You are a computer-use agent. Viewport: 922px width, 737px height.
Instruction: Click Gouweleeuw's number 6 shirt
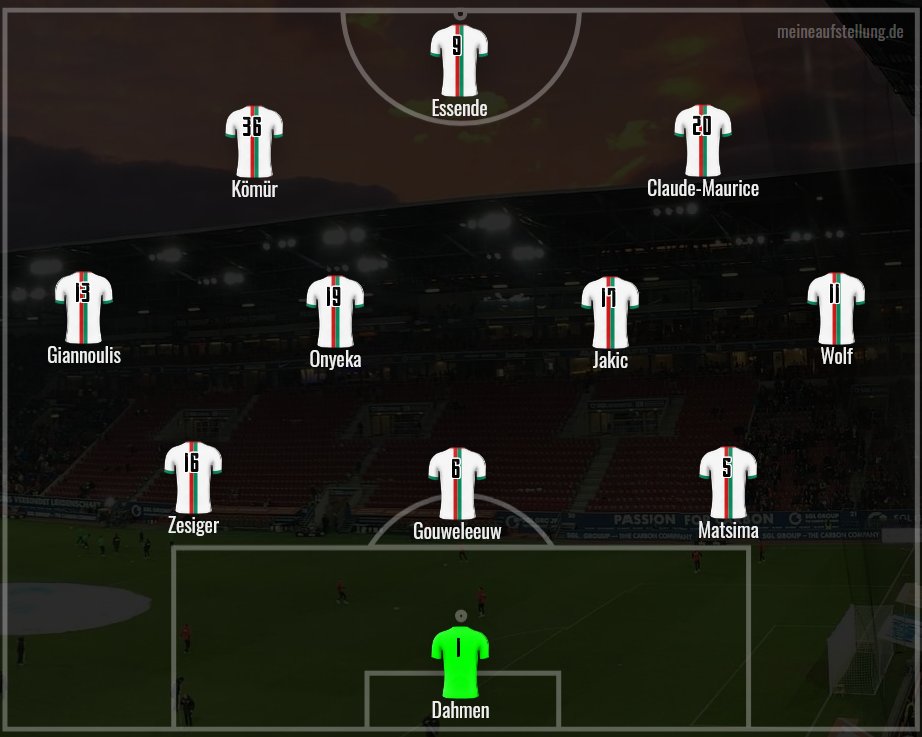coord(457,481)
